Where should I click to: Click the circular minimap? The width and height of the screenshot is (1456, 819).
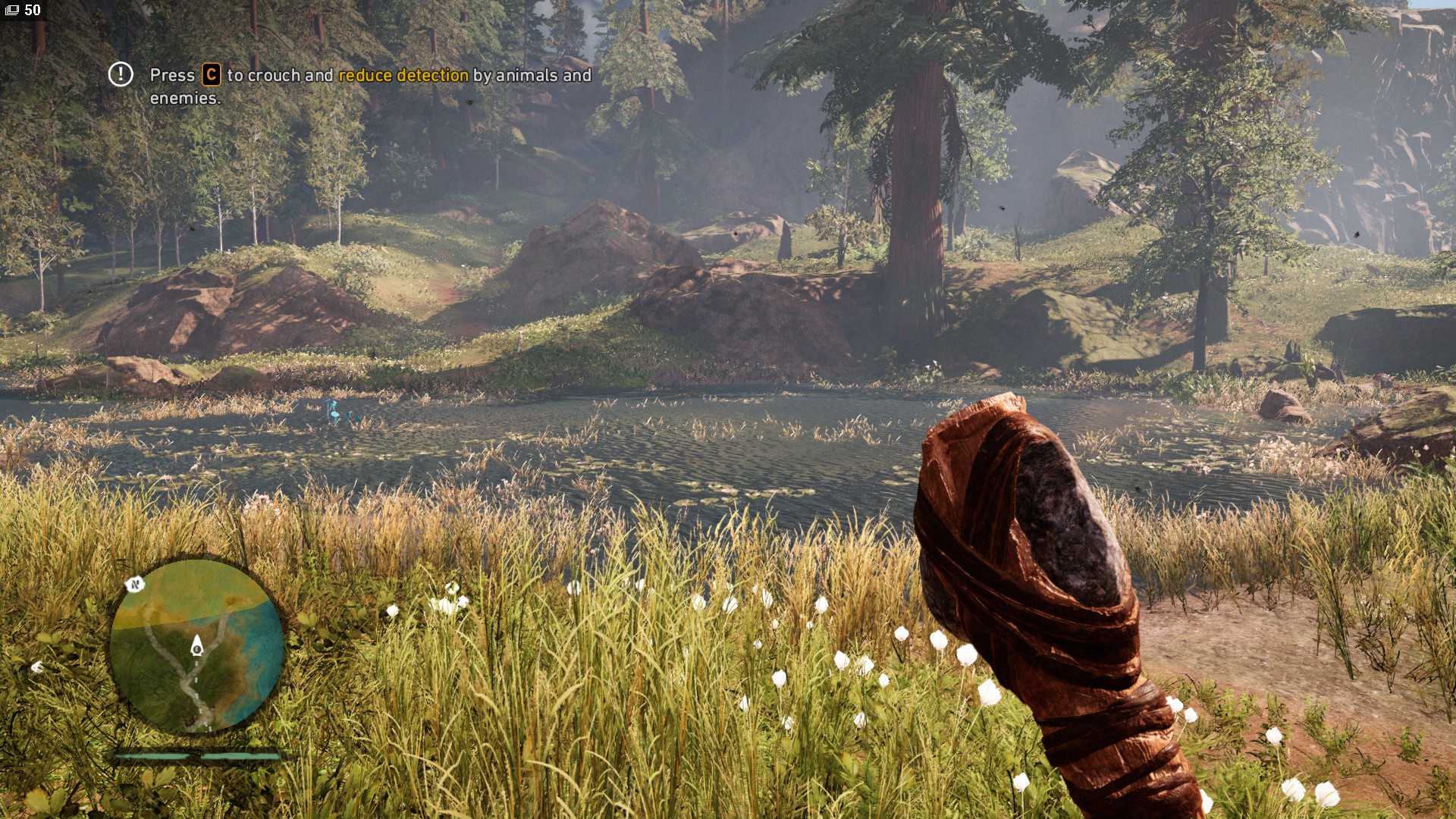[196, 645]
